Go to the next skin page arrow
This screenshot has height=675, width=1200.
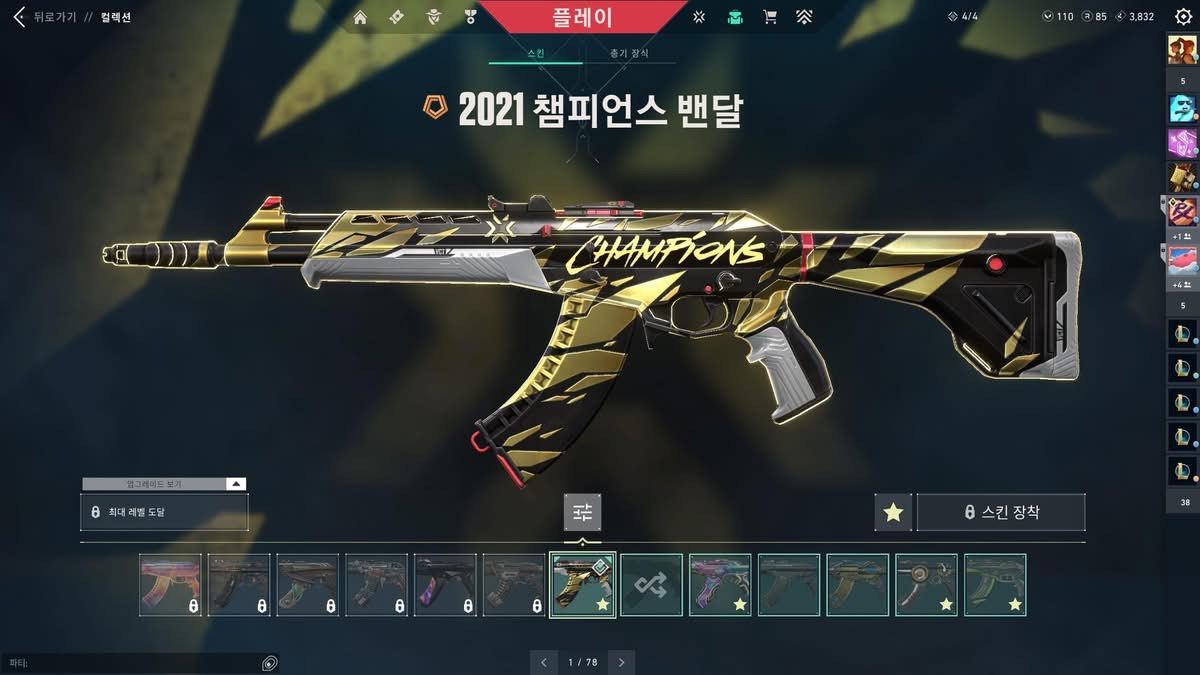pos(622,662)
